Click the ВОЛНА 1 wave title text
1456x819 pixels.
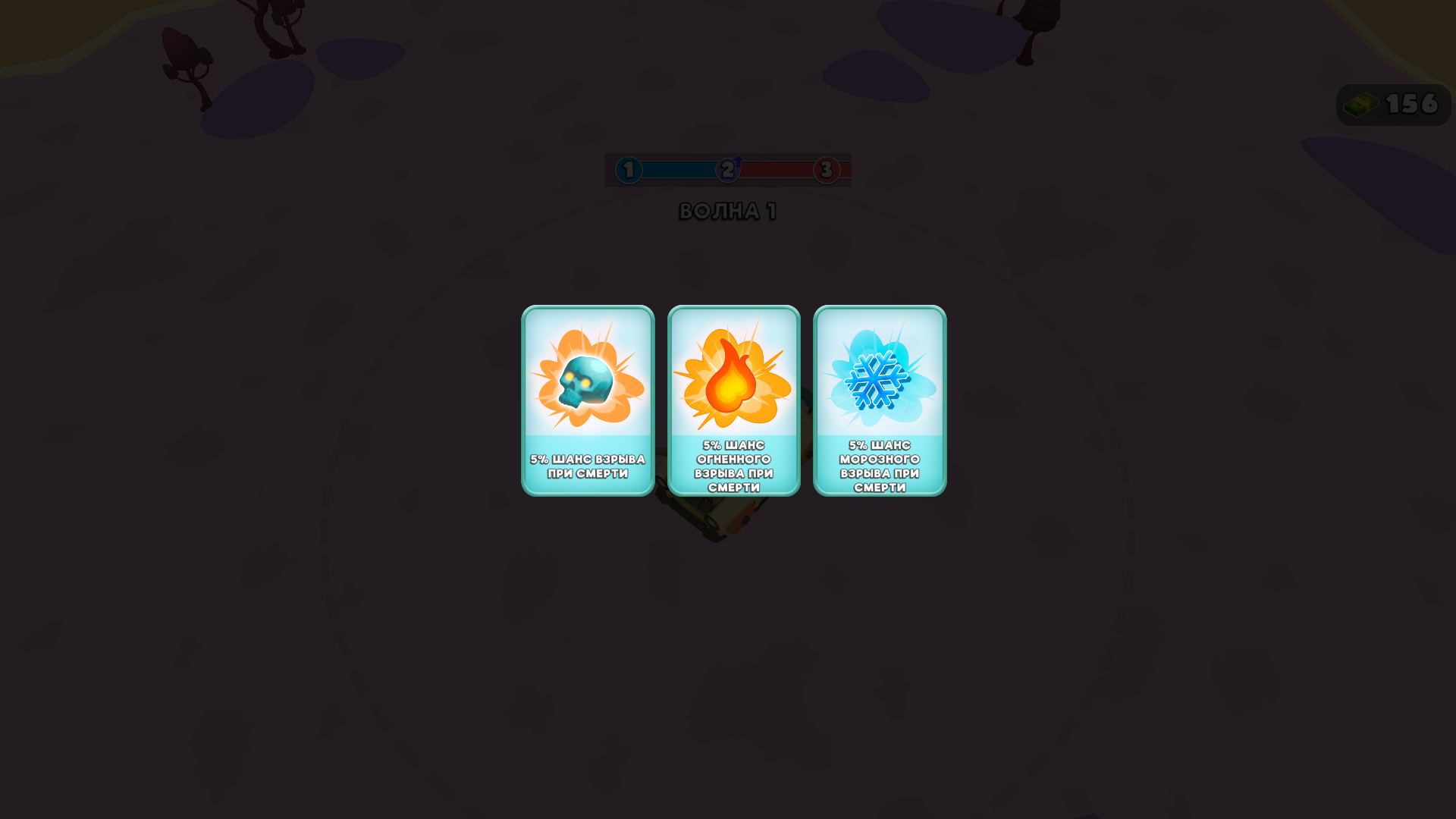pyautogui.click(x=728, y=212)
